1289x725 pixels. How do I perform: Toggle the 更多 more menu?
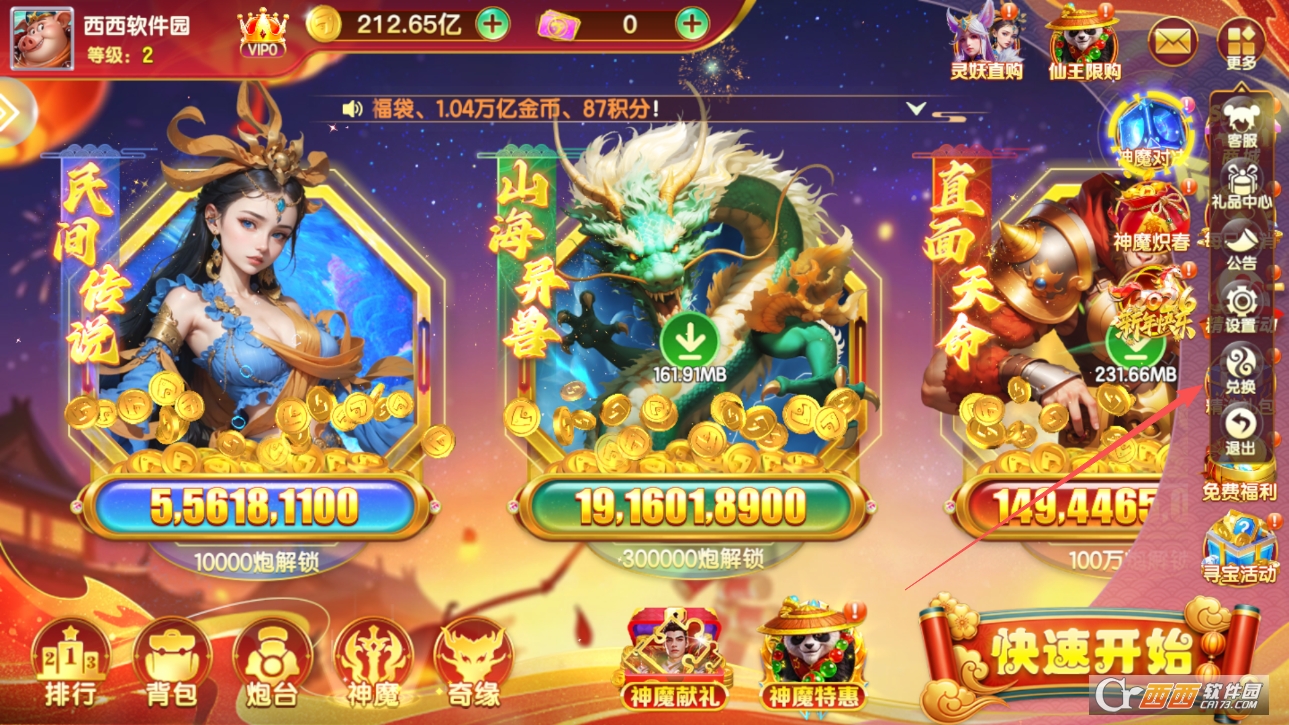(1241, 43)
